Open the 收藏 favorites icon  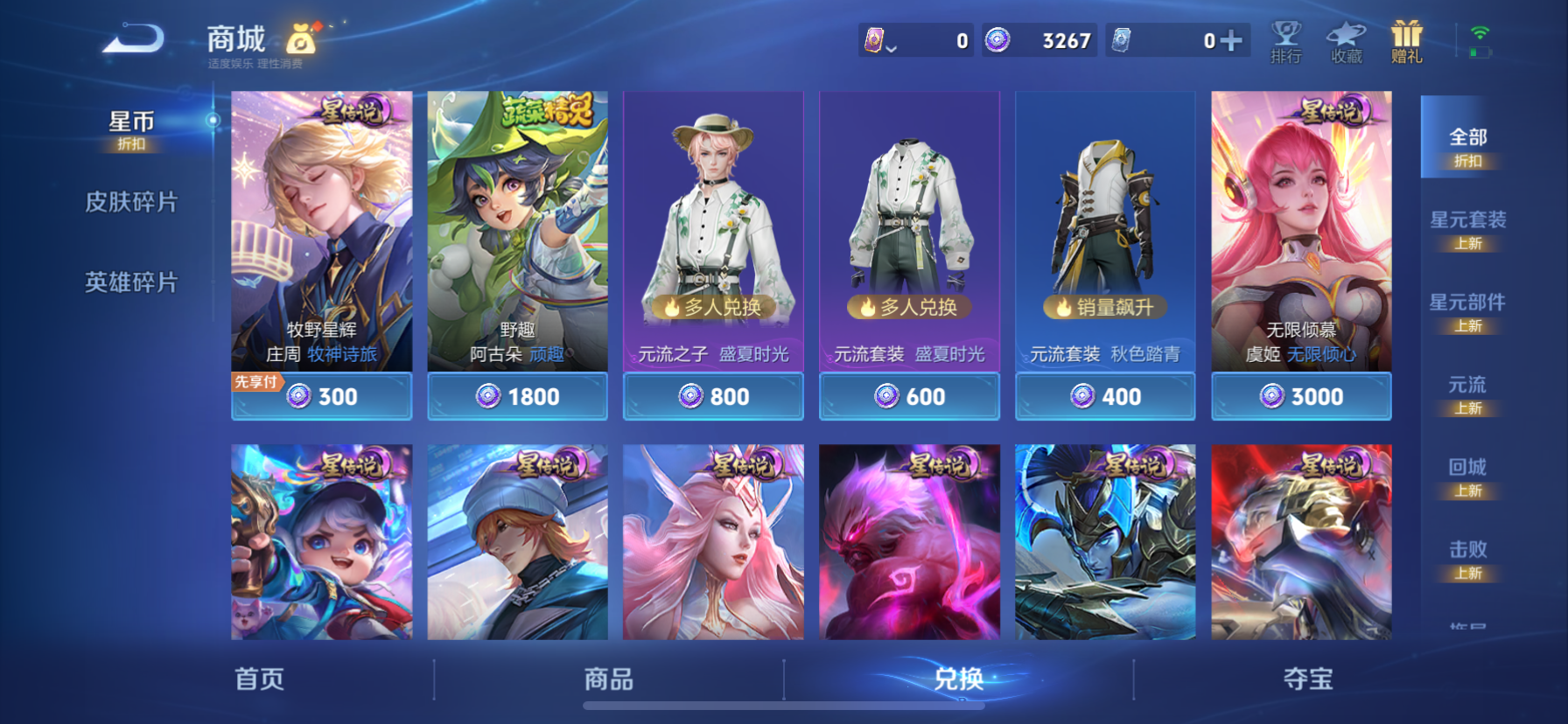[1345, 42]
